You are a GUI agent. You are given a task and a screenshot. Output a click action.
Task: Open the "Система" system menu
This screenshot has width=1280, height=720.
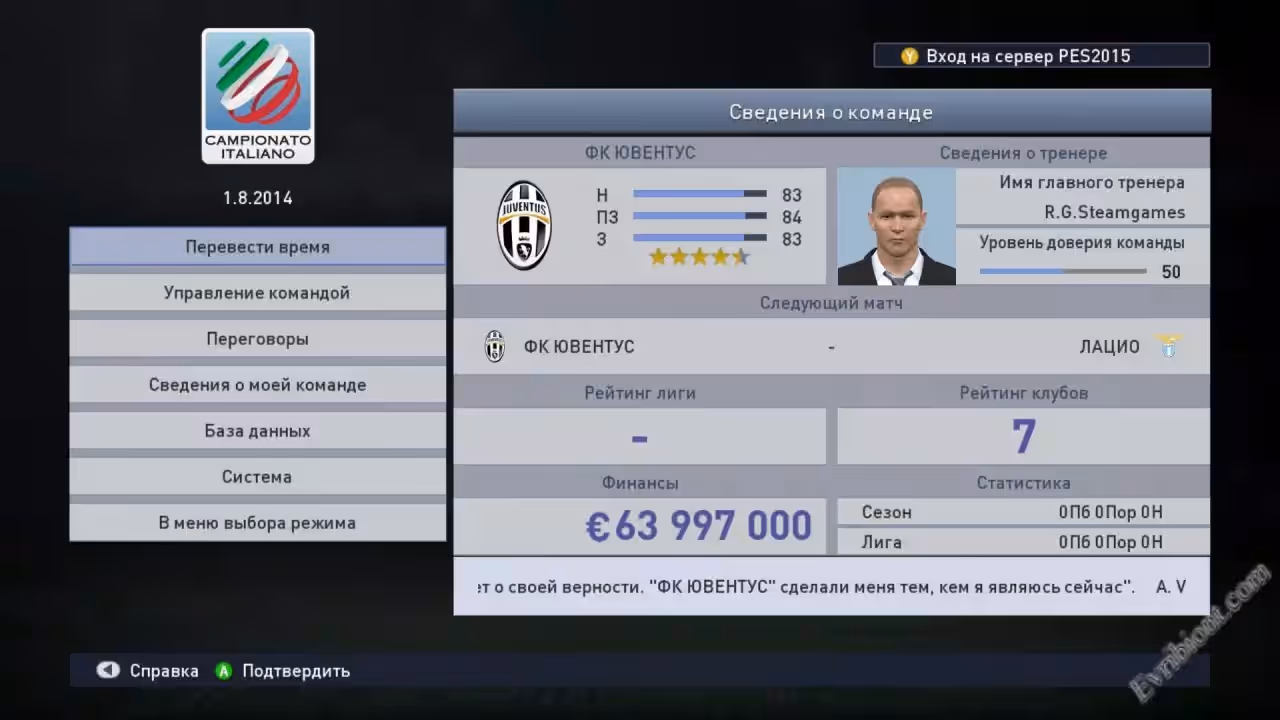pyautogui.click(x=257, y=477)
